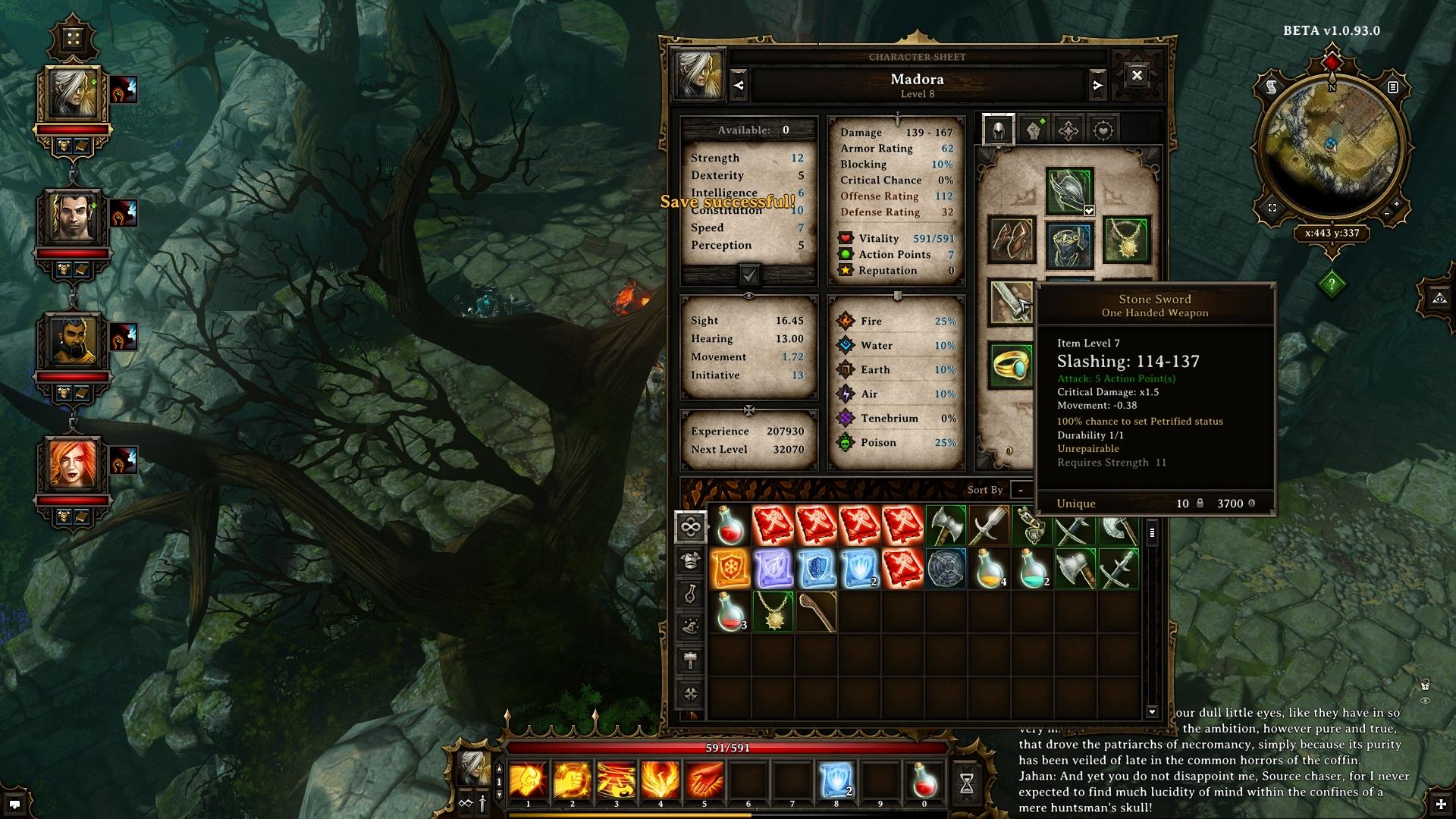Use the red potion in hotbar slot 0
Image resolution: width=1456 pixels, height=819 pixels.
click(x=924, y=780)
